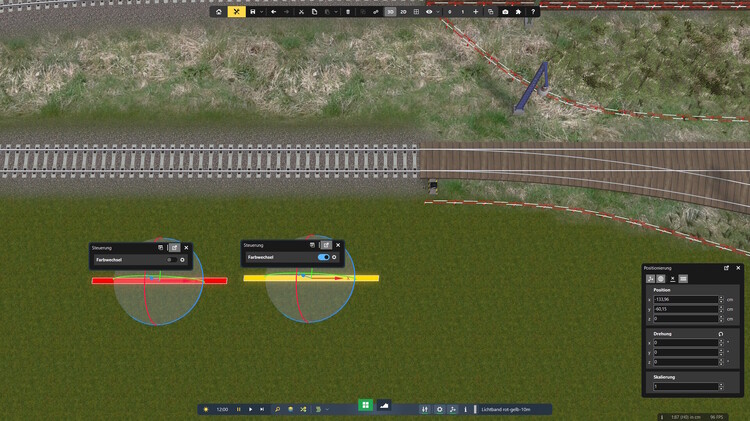750x421 pixels.
Task: Open help with the question mark
Action: tap(533, 12)
